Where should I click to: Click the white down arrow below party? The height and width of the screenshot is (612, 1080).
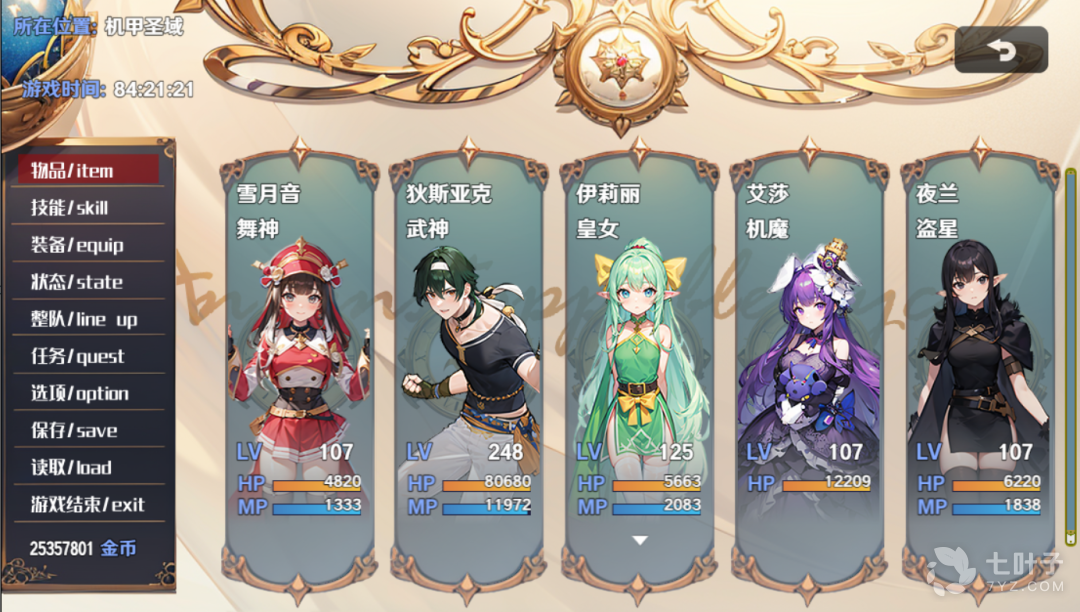pyautogui.click(x=640, y=541)
